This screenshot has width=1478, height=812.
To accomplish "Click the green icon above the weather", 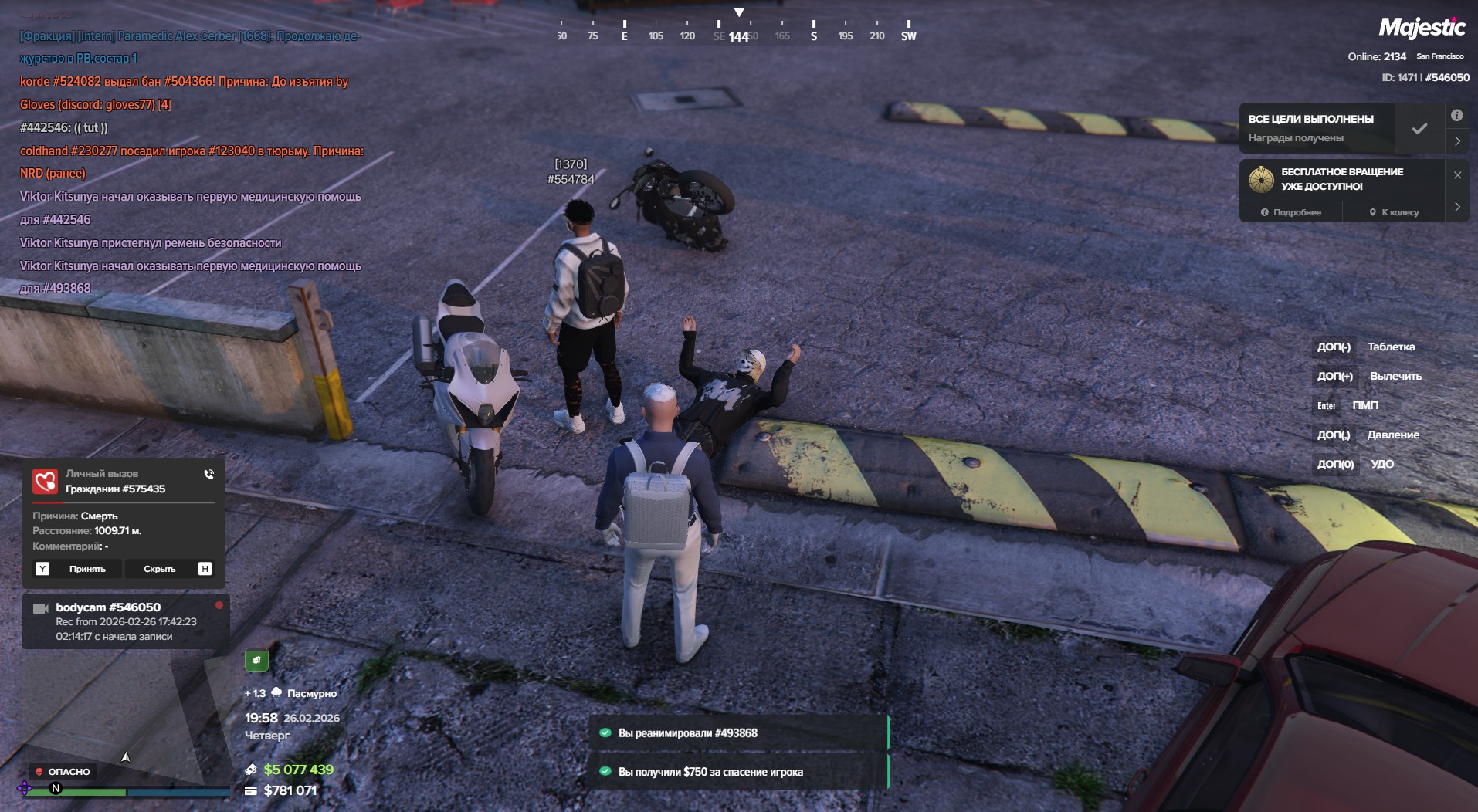I will [x=256, y=661].
